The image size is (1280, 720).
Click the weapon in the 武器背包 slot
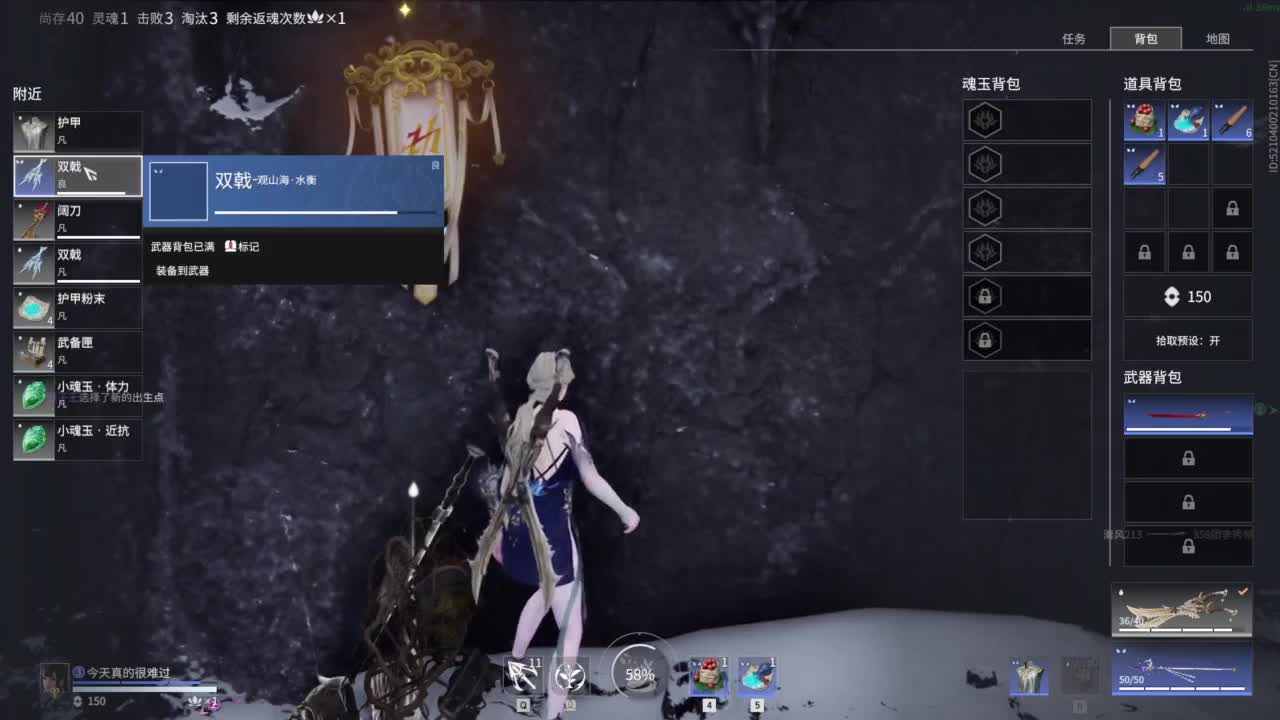click(x=1188, y=413)
